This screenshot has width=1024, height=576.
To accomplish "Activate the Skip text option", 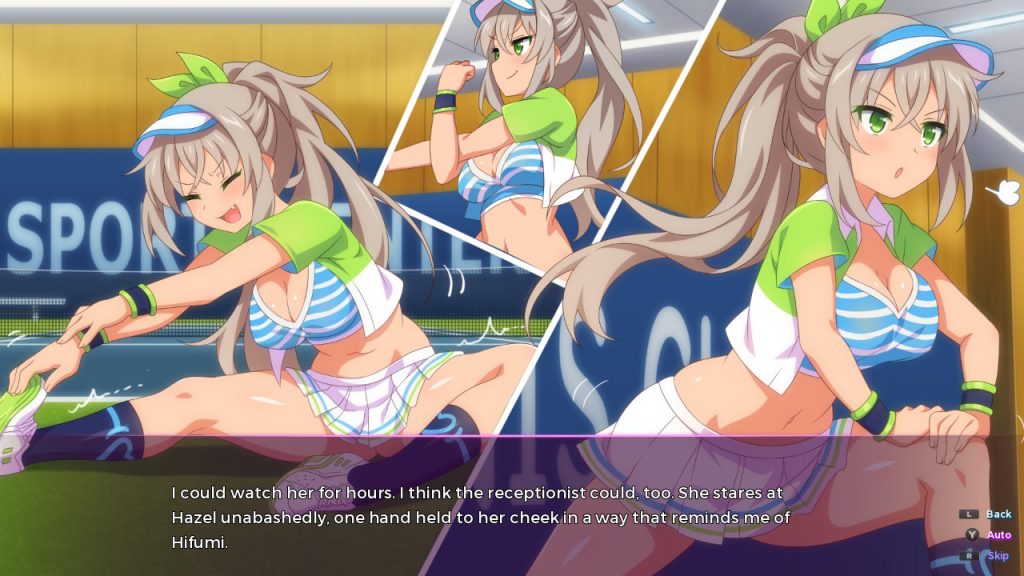I will pos(998,555).
